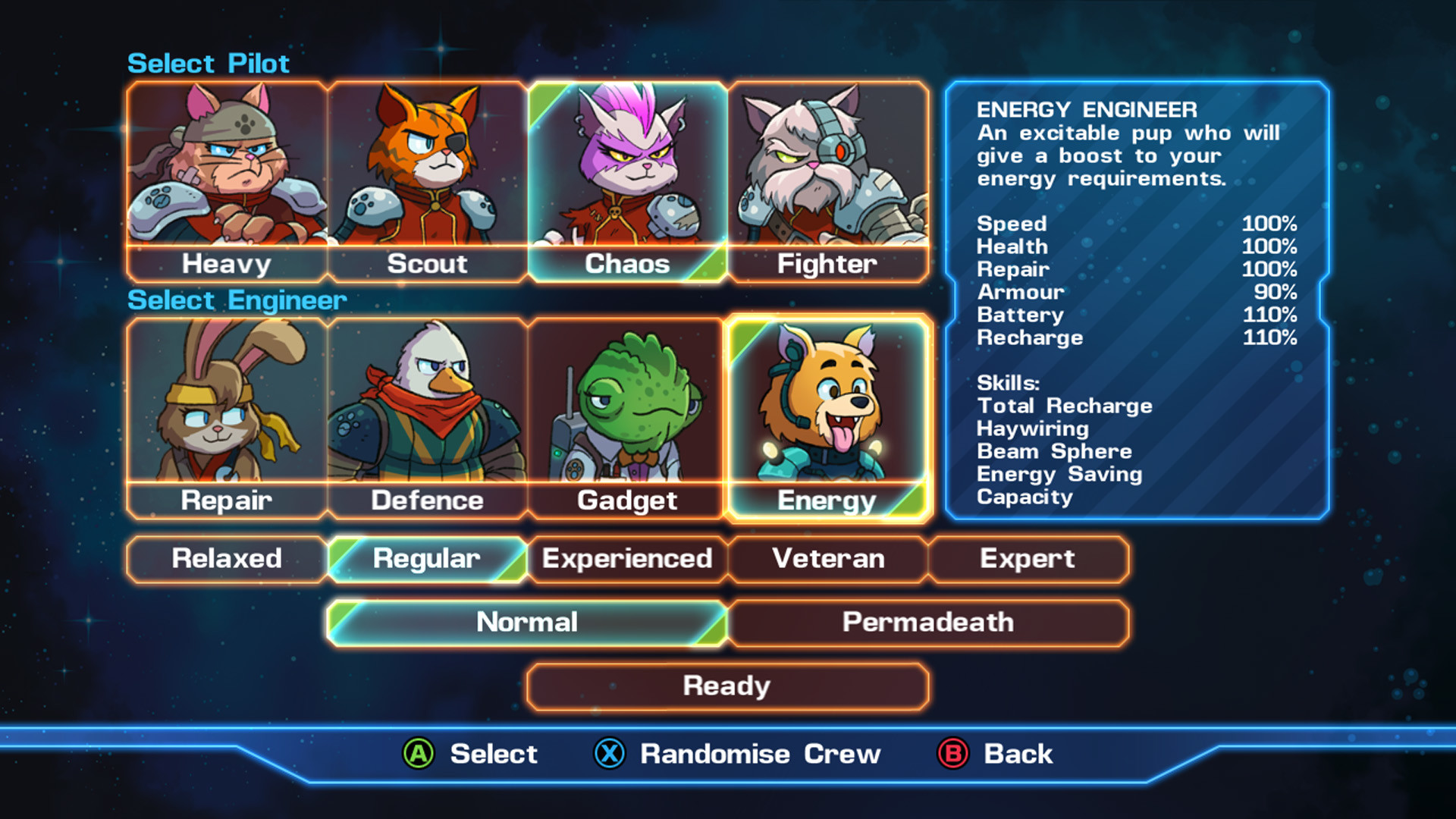Switch to Permadeath mode
1456x819 pixels.
(x=928, y=622)
